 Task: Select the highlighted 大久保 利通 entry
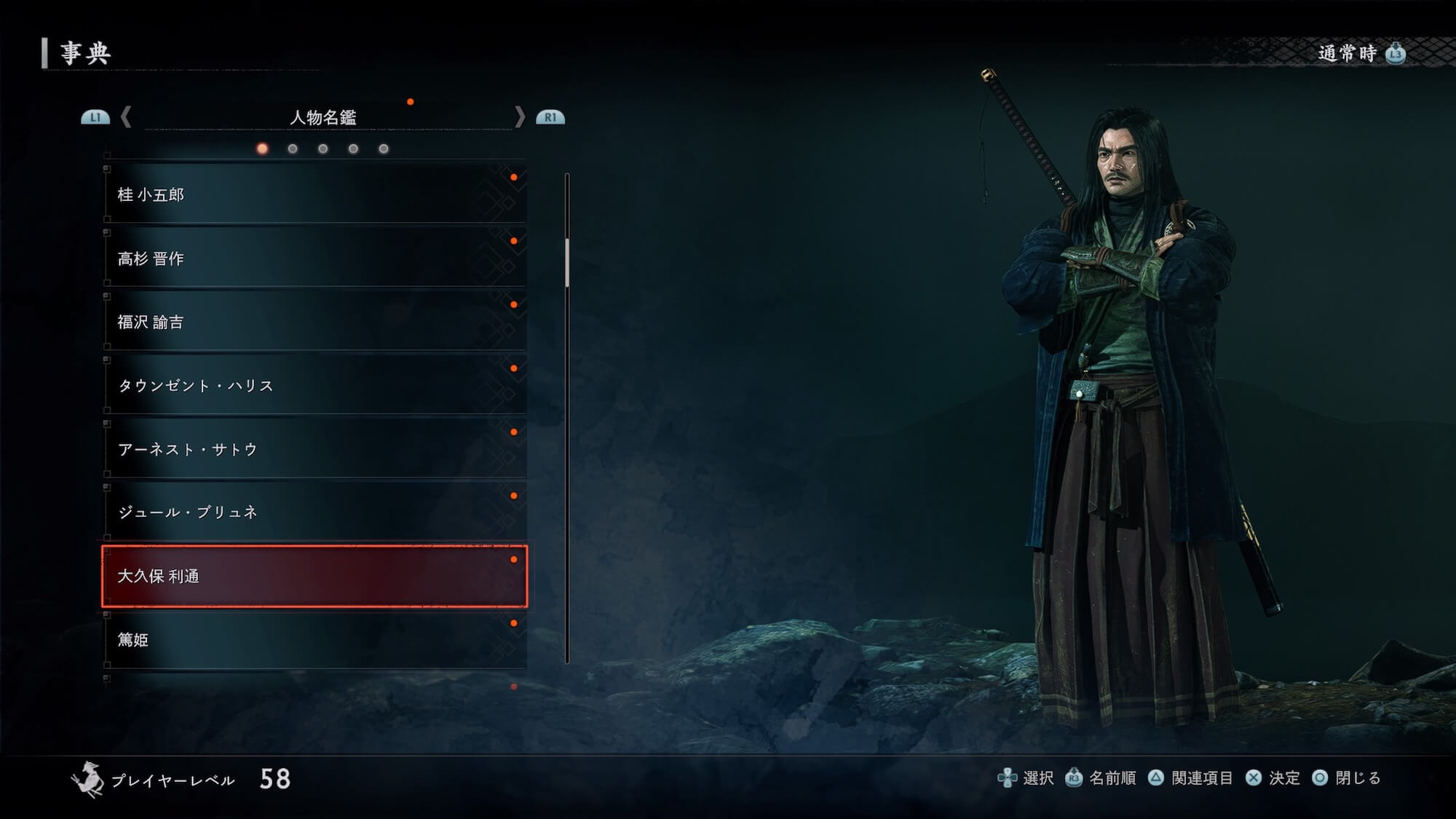[314, 576]
